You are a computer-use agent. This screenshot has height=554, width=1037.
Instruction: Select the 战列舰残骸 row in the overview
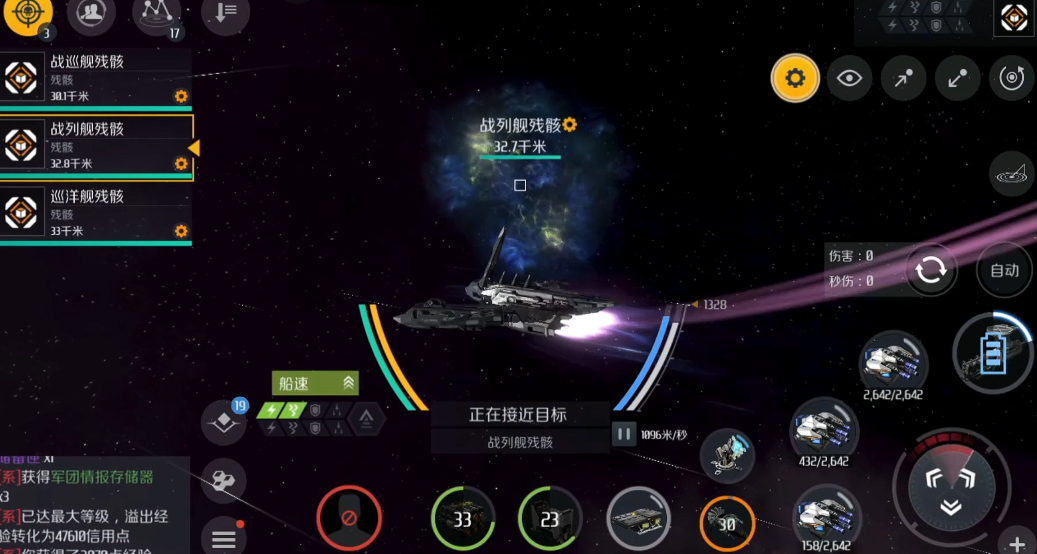point(95,146)
